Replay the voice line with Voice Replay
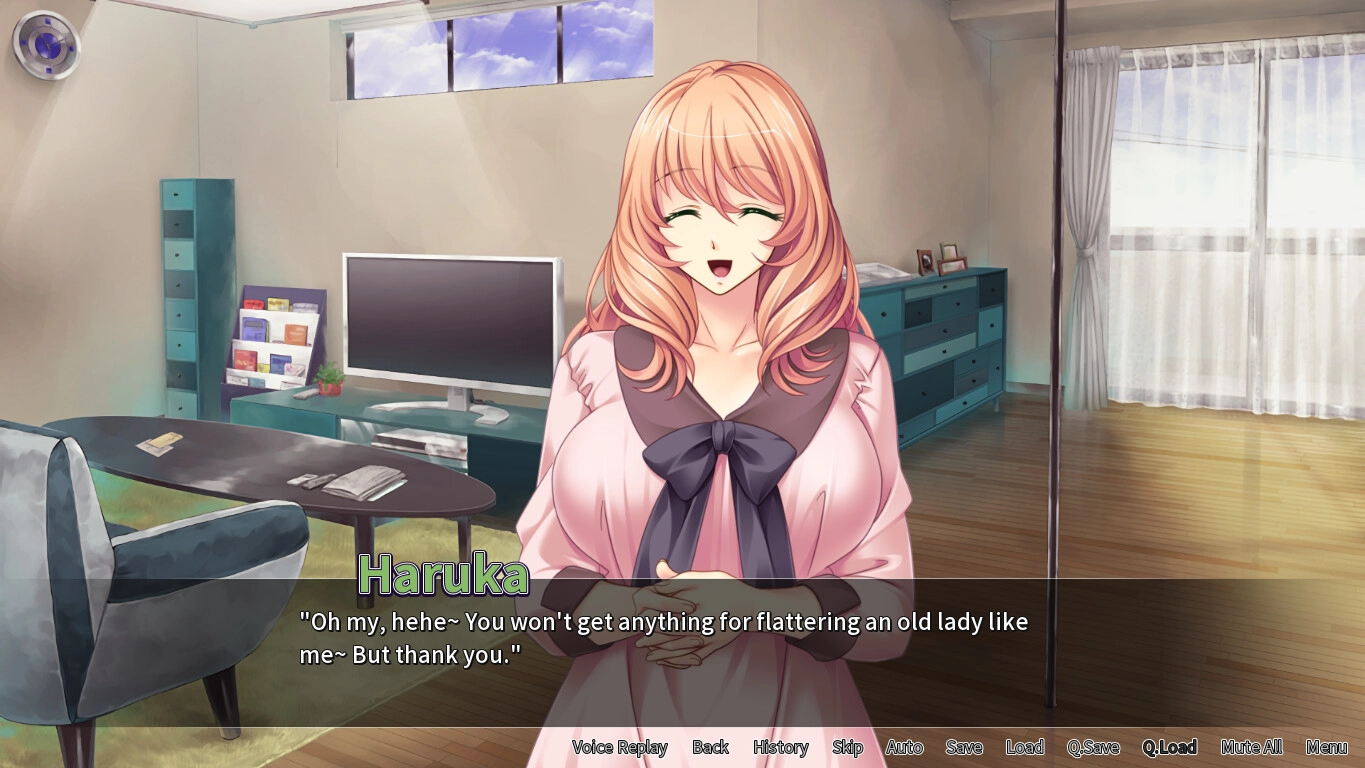 (x=619, y=747)
